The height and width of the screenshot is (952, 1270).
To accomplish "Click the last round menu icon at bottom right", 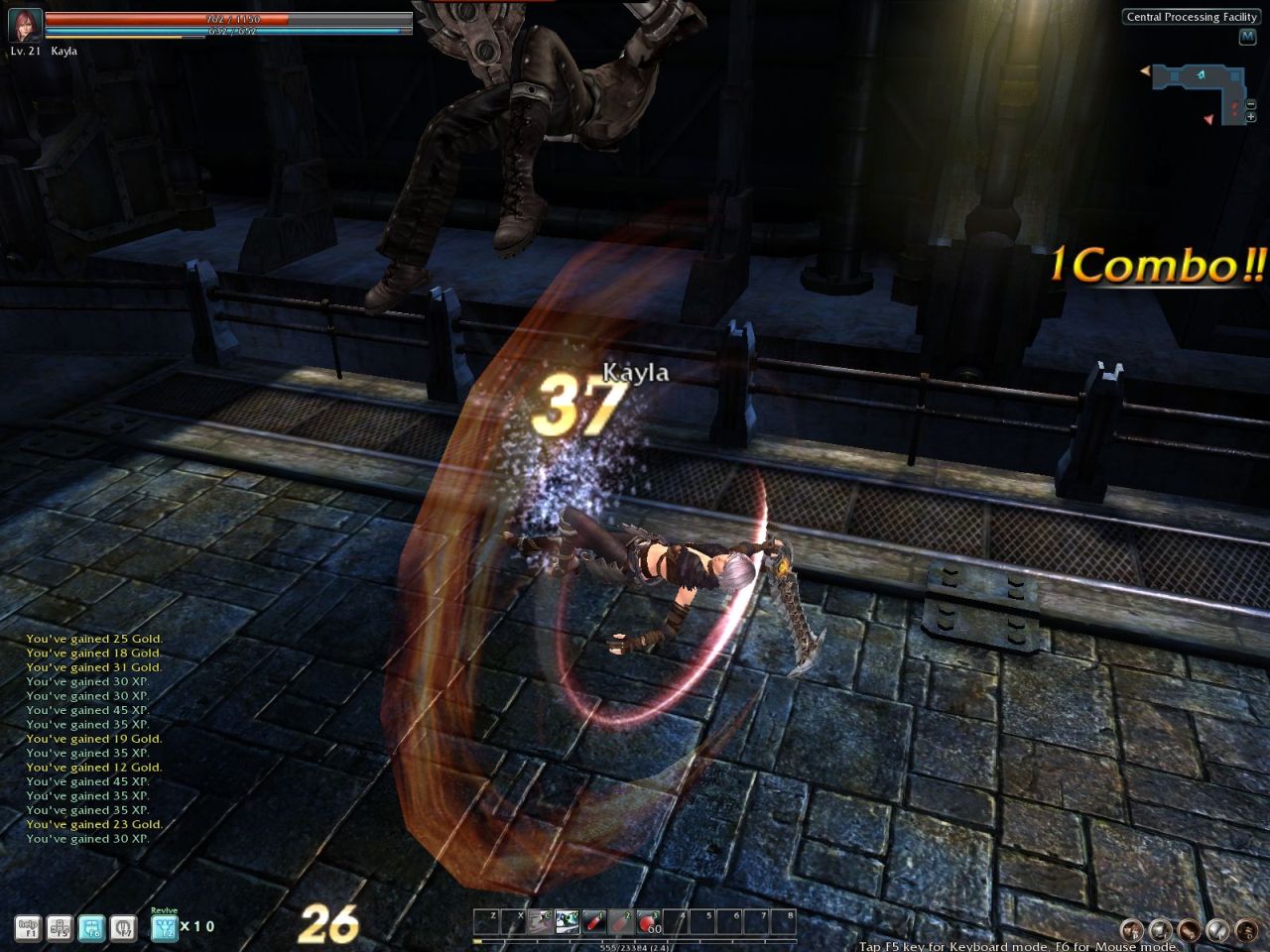I will [1245, 930].
